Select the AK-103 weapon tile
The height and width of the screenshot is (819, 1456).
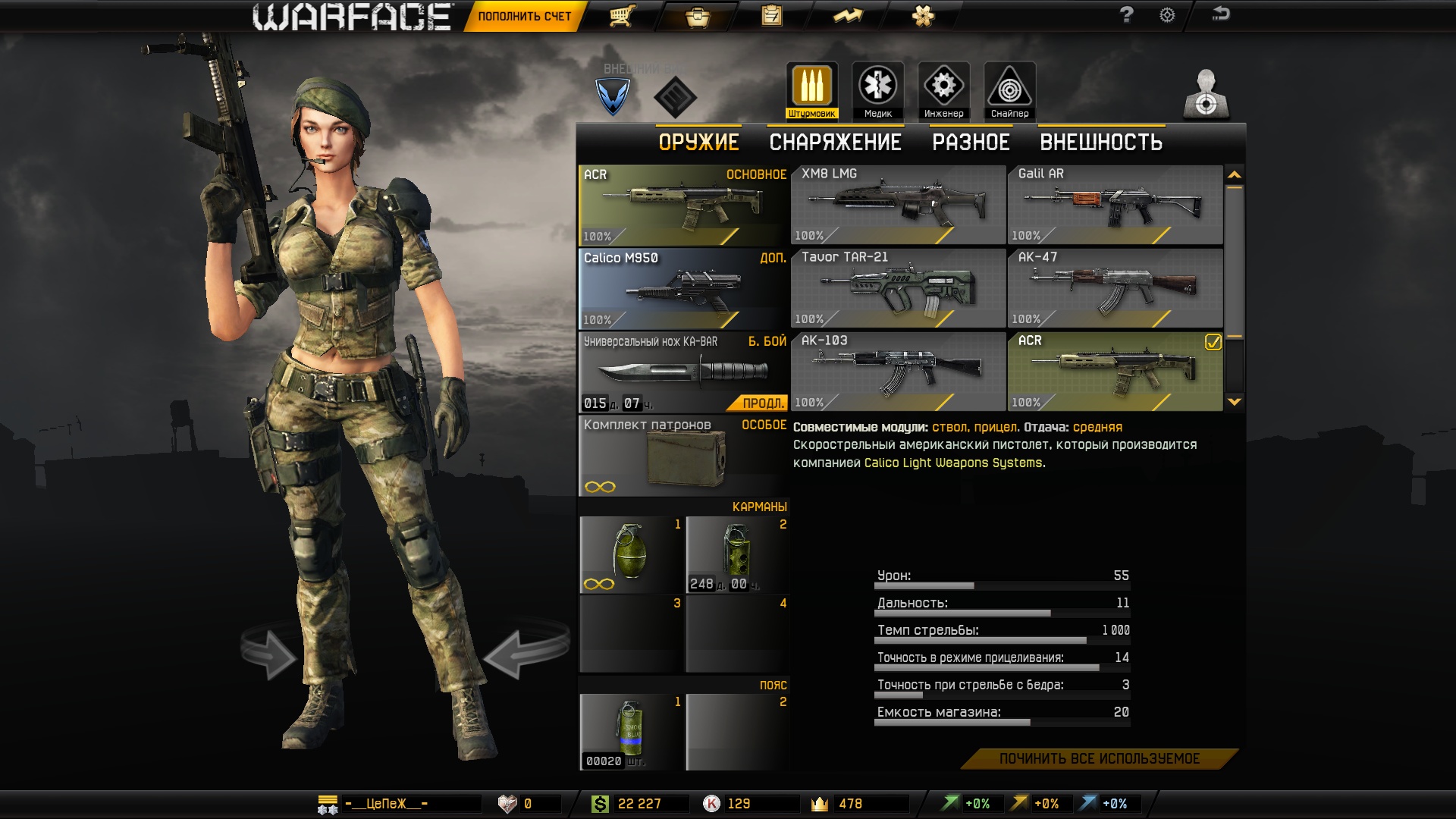pyautogui.click(x=898, y=372)
